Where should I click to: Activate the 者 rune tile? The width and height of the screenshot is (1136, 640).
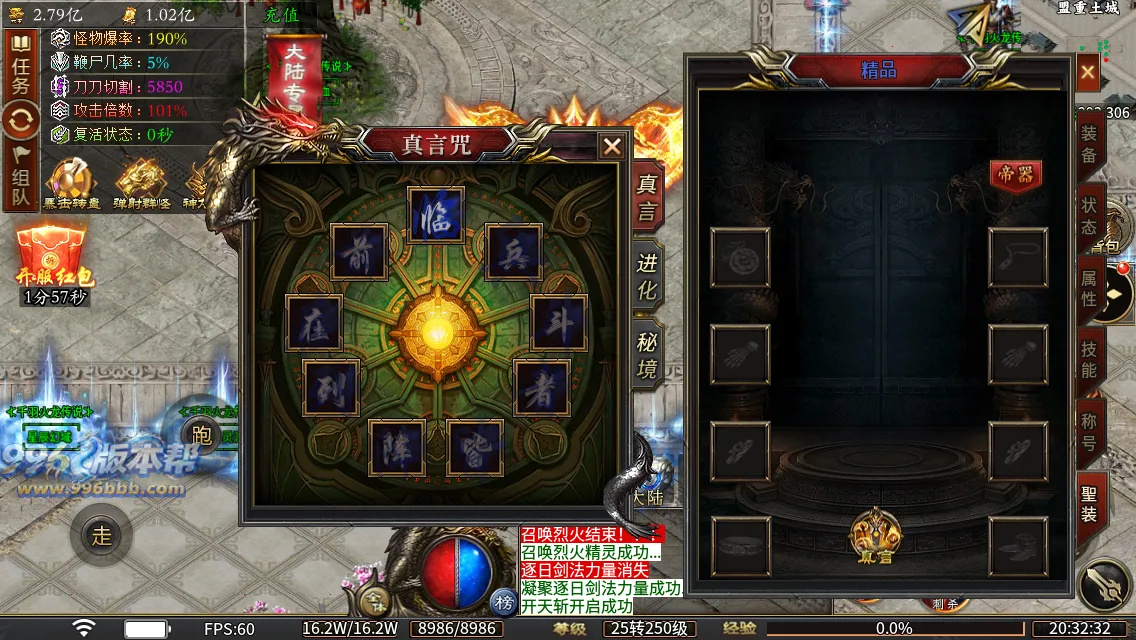pos(541,388)
